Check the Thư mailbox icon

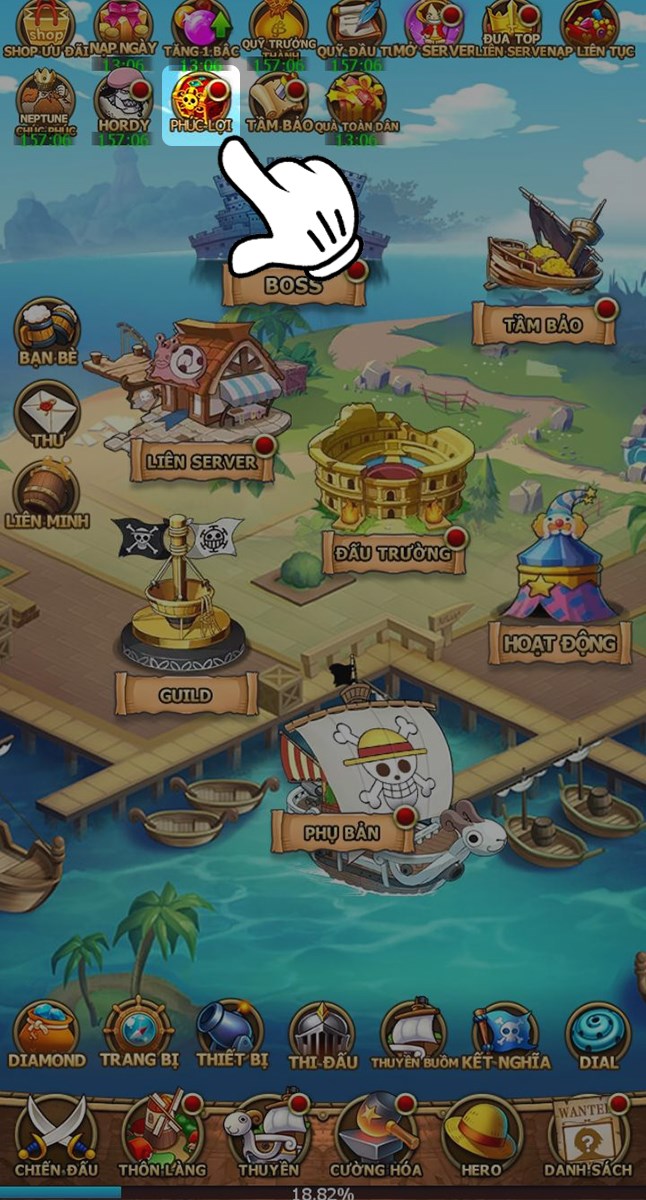(47, 411)
